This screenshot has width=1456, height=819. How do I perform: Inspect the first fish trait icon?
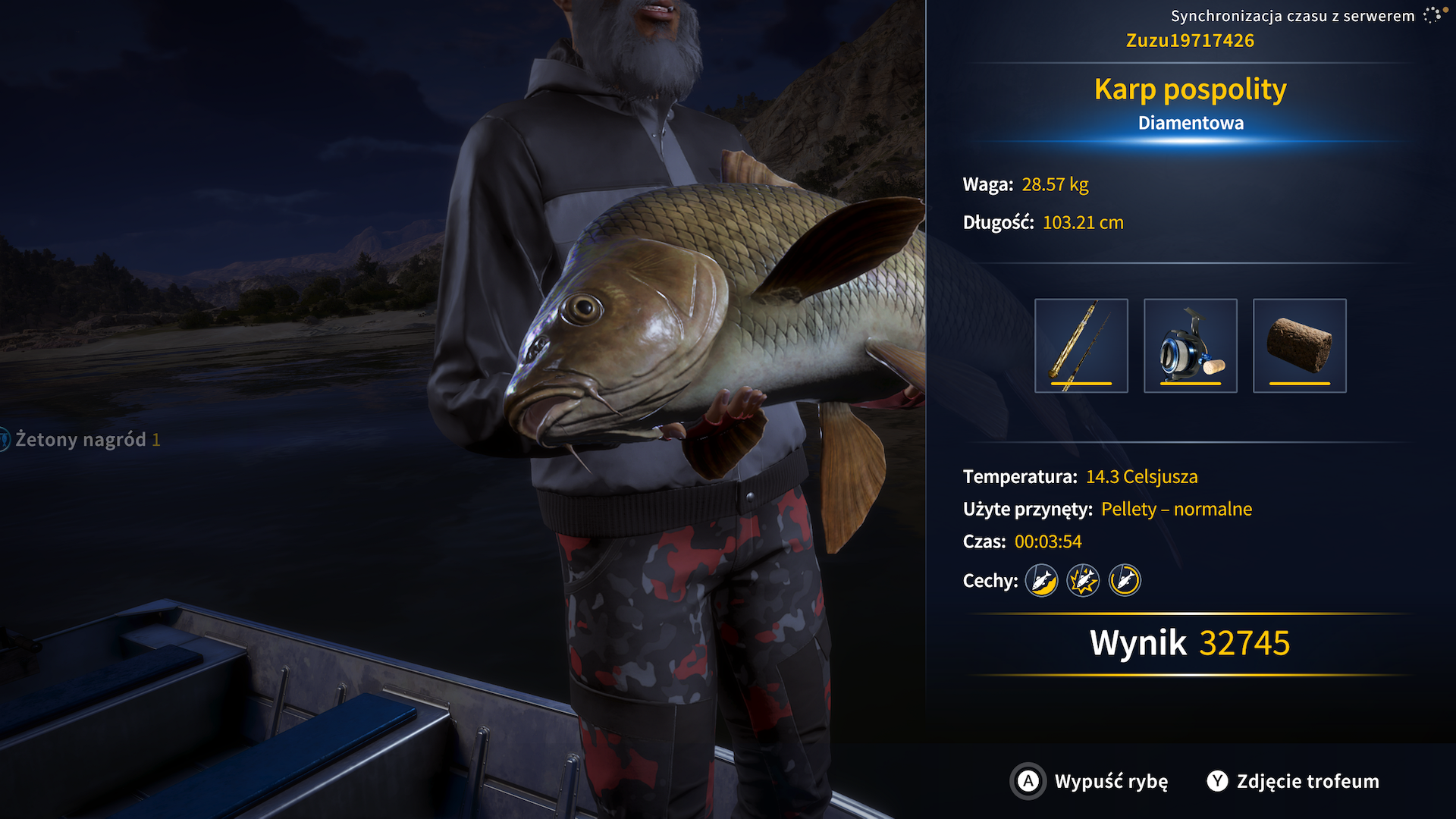[1041, 581]
